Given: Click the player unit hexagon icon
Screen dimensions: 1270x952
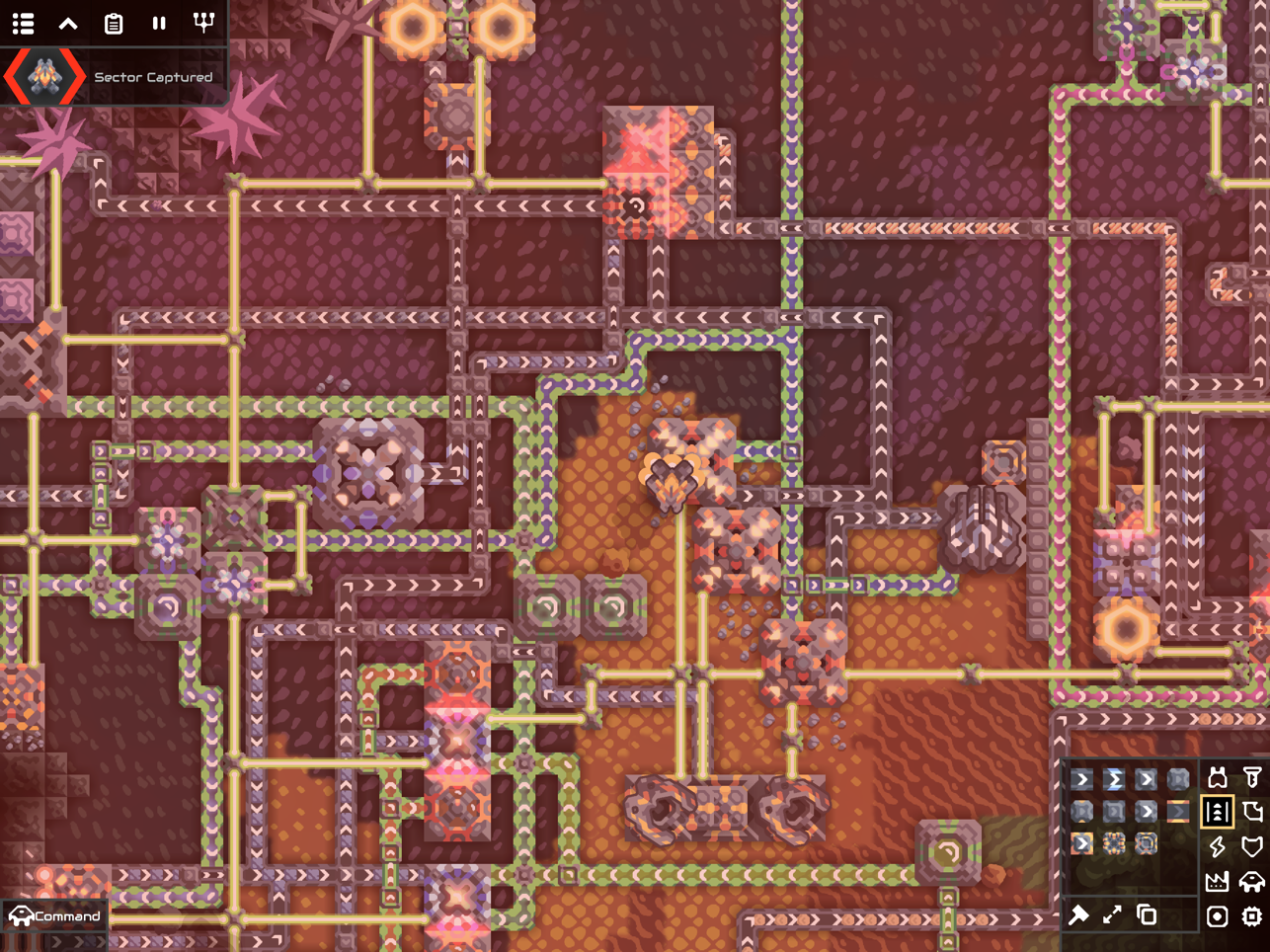Looking at the screenshot, I should coord(44,76).
